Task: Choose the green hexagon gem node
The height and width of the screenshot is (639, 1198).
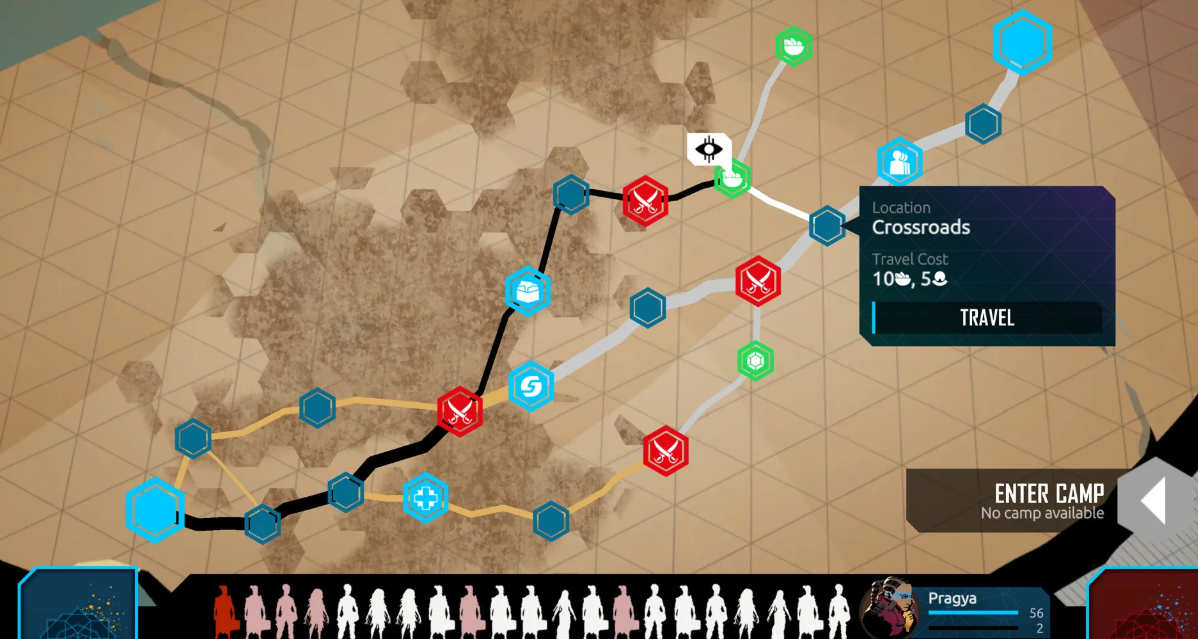Action: tap(754, 360)
